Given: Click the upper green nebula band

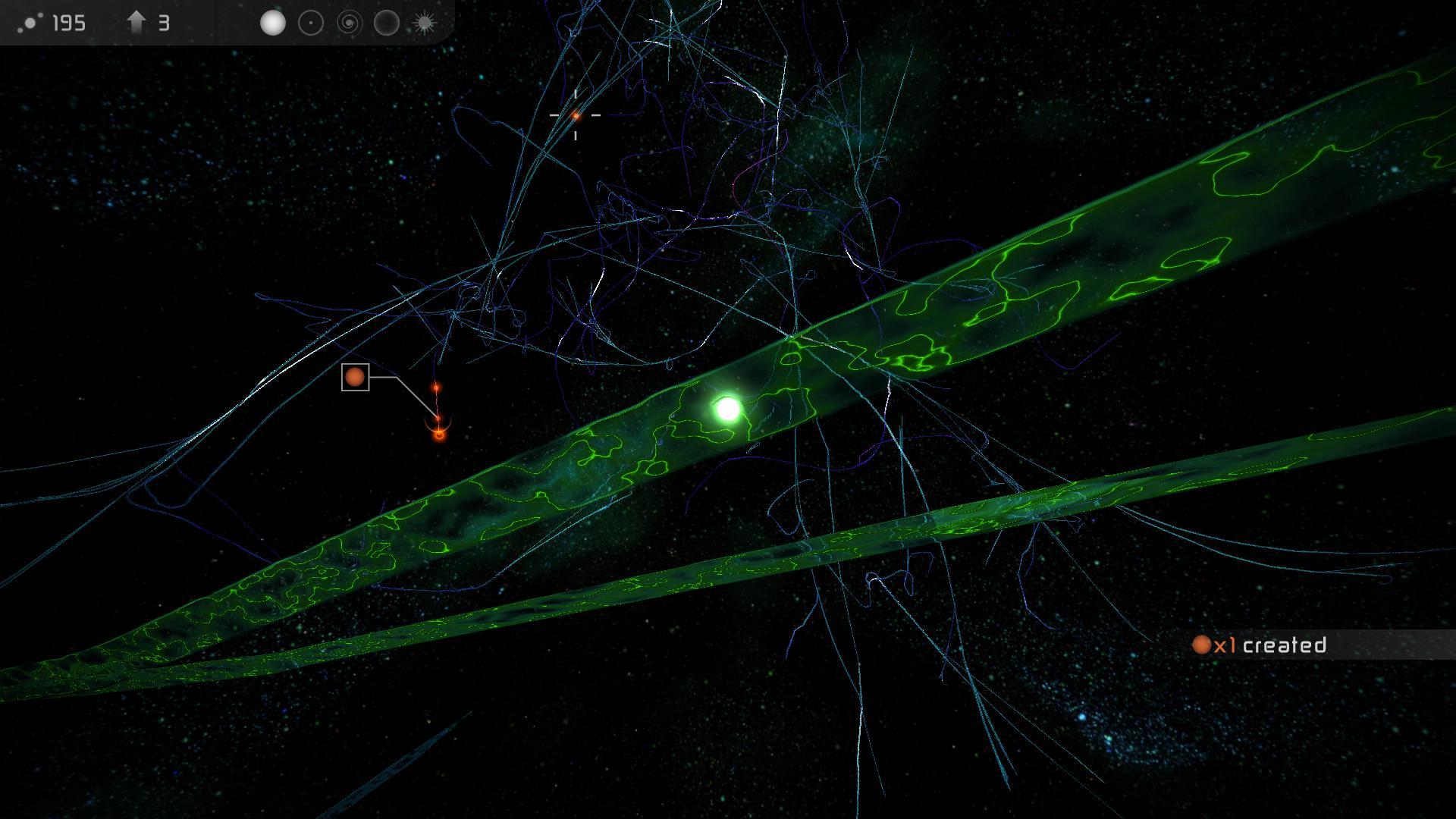Looking at the screenshot, I should tap(1062, 250).
